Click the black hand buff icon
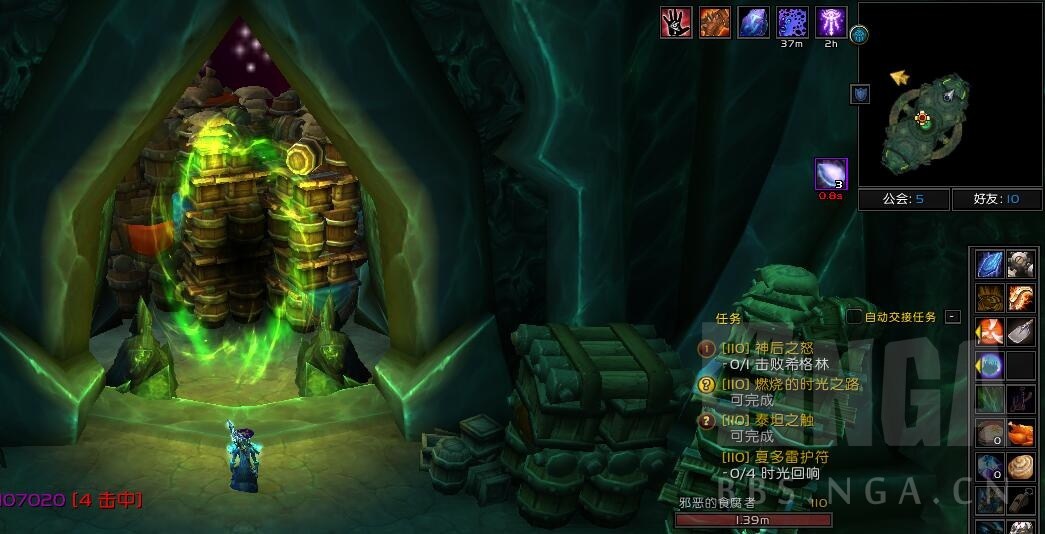The height and width of the screenshot is (534, 1045). pyautogui.click(x=676, y=22)
